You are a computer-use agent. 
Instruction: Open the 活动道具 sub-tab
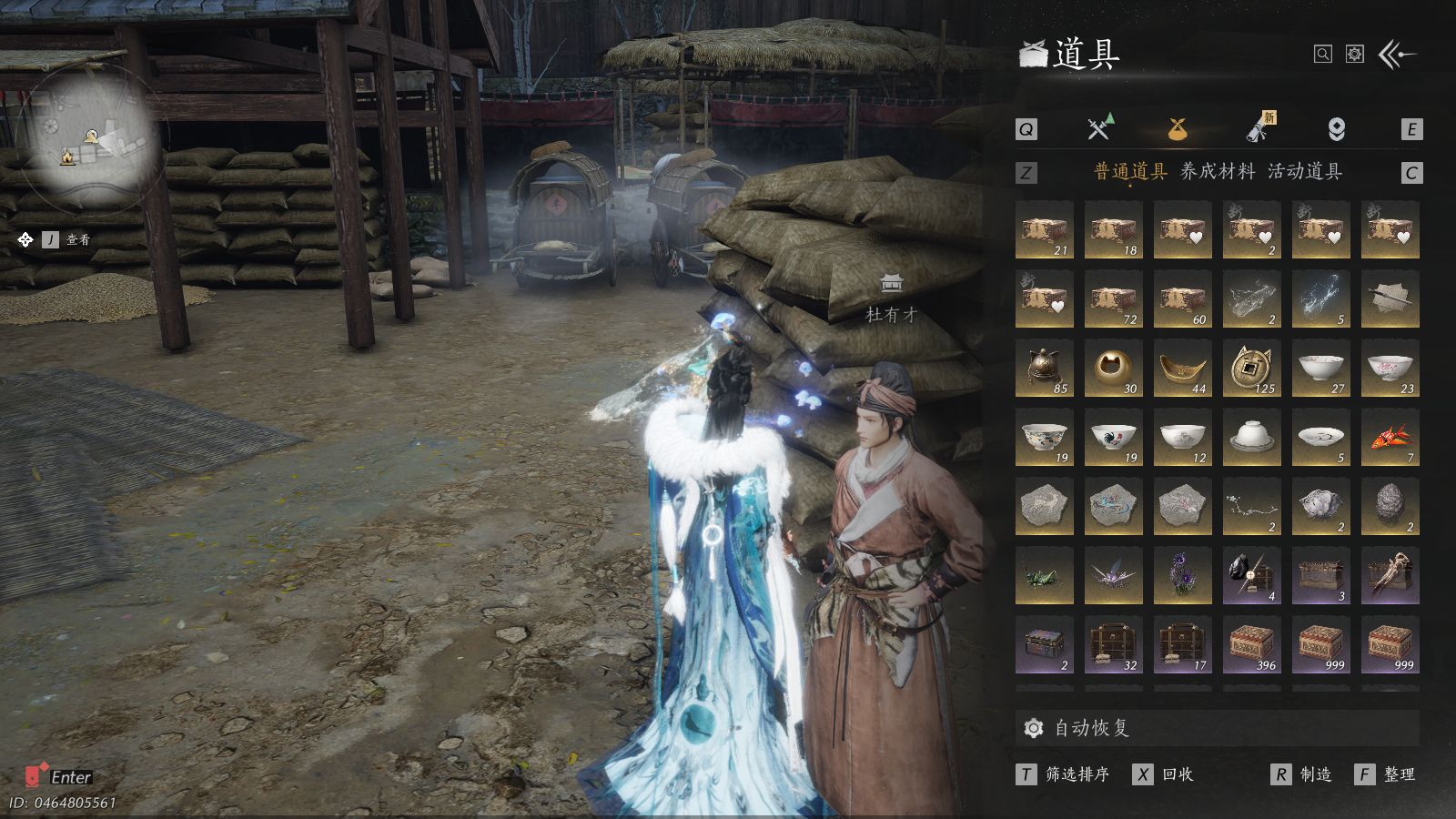[1304, 171]
